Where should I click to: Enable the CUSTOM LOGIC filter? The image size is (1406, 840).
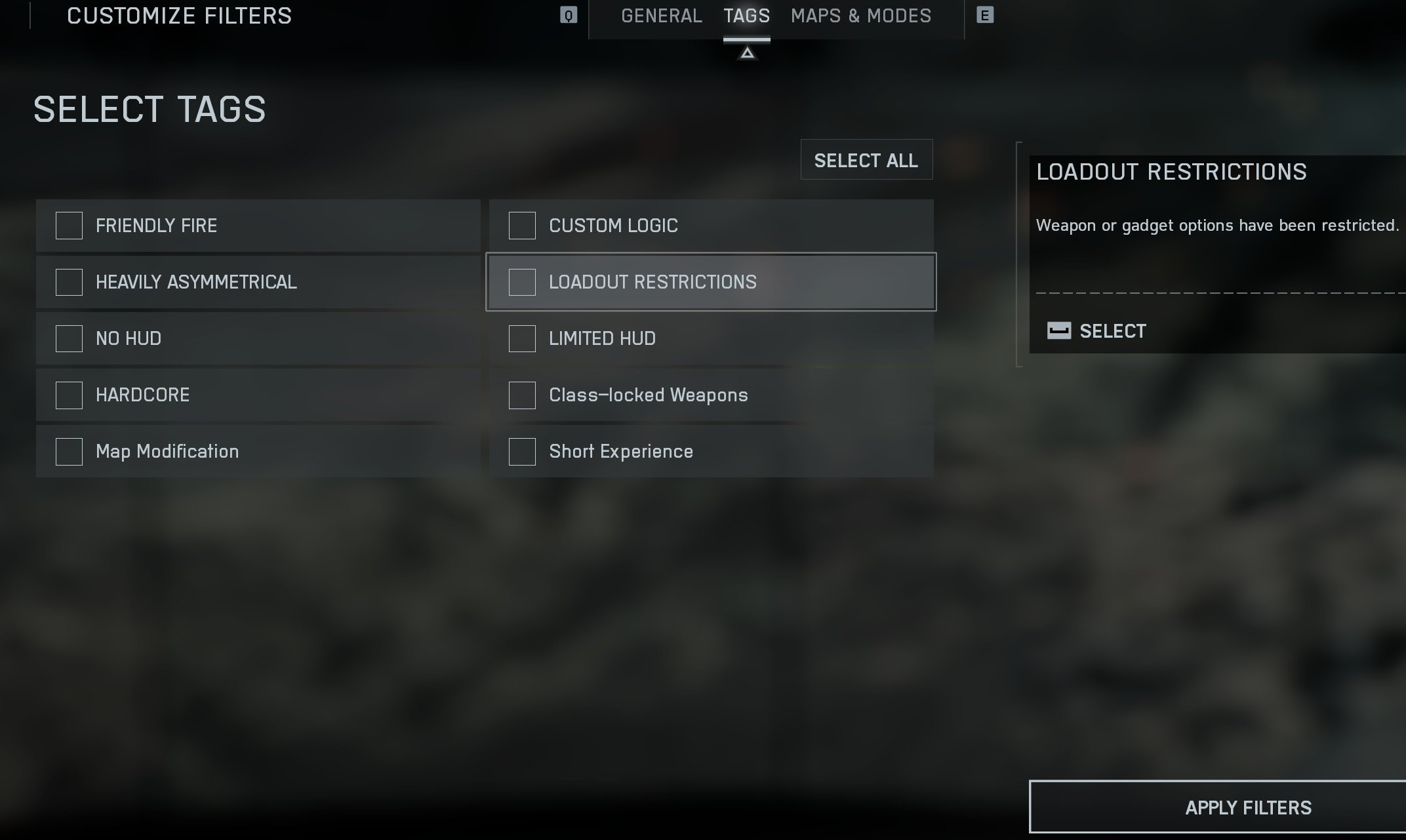(521, 226)
